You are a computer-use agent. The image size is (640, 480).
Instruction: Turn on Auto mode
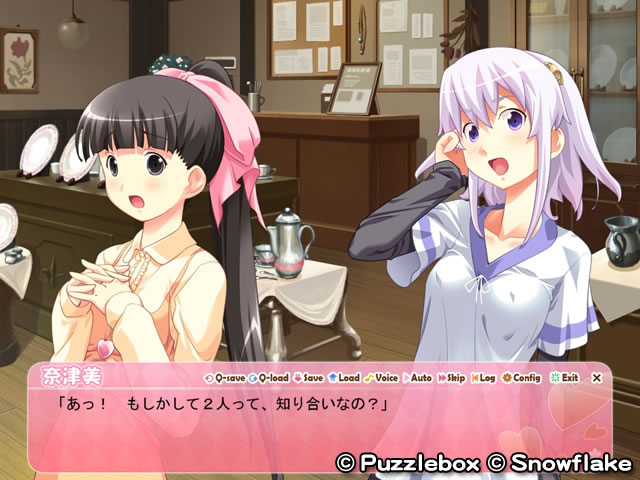coord(418,378)
